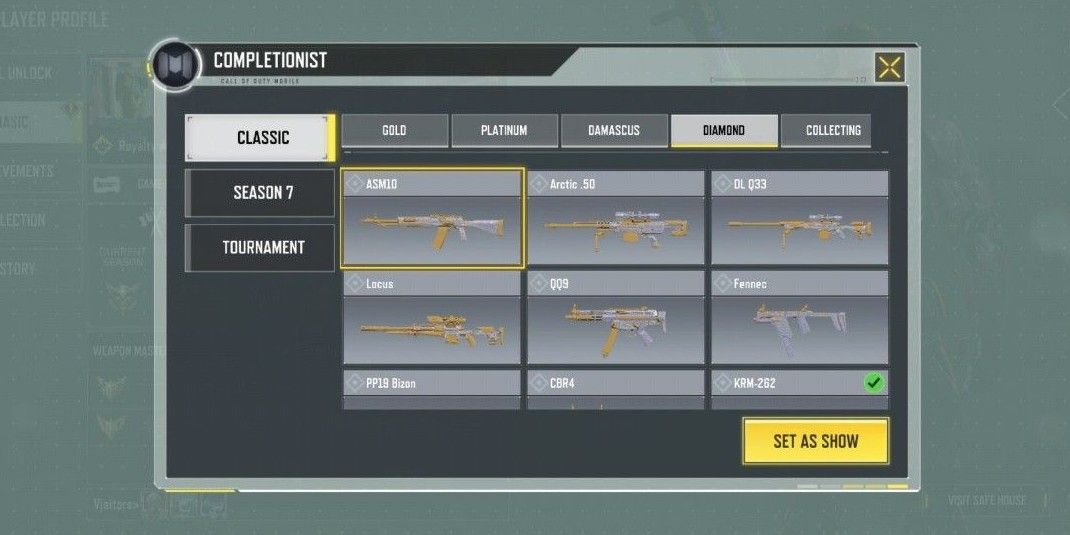This screenshot has height=535, width=1070.
Task: Select the Locus sniper tile
Action: click(x=432, y=318)
